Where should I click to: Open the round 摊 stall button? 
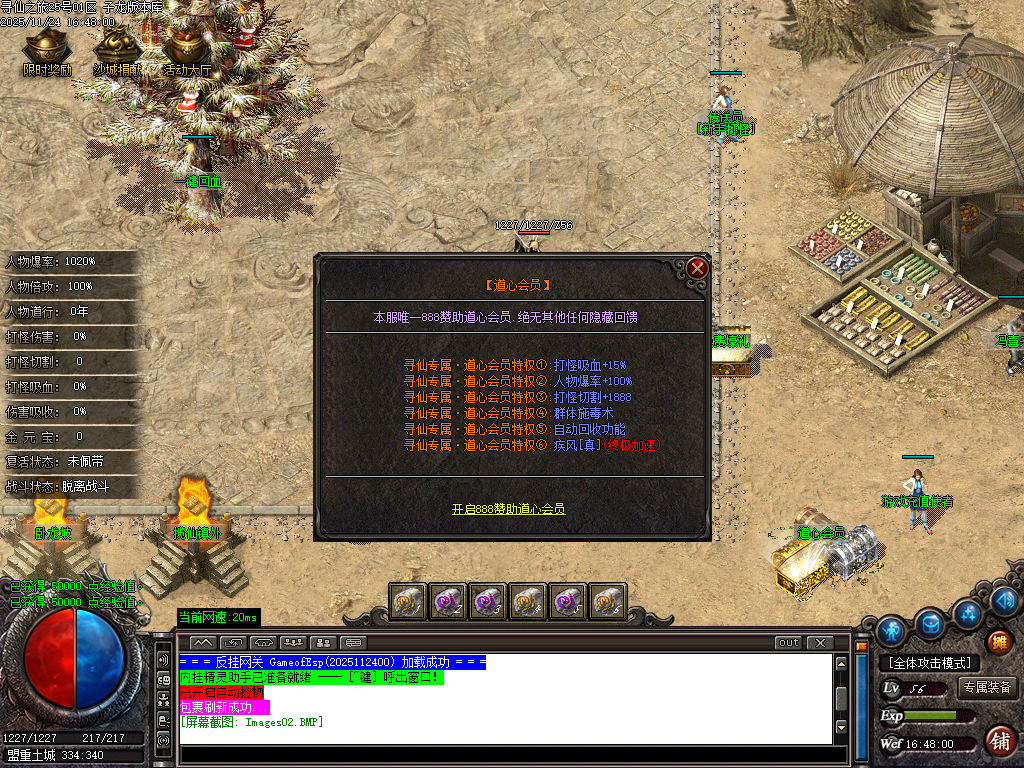(x=998, y=642)
